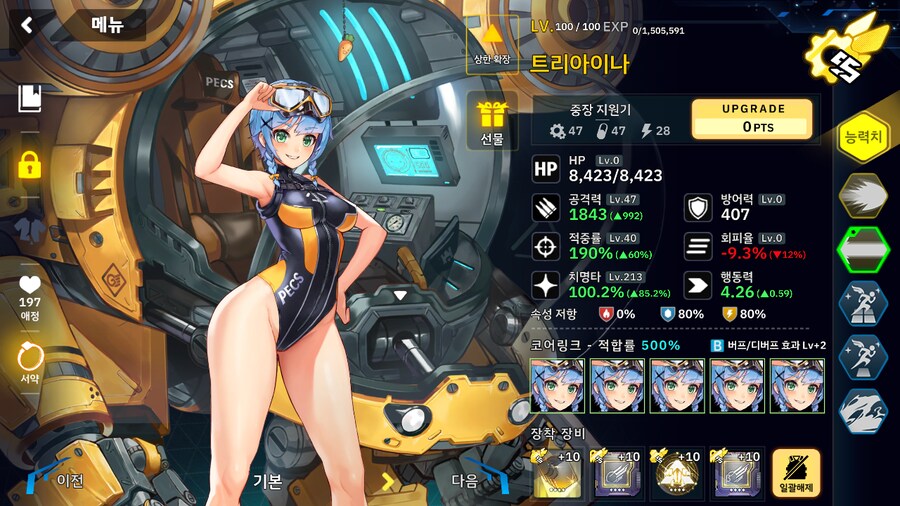Go back with the top-left arrow
This screenshot has height=506, width=900.
tap(26, 25)
